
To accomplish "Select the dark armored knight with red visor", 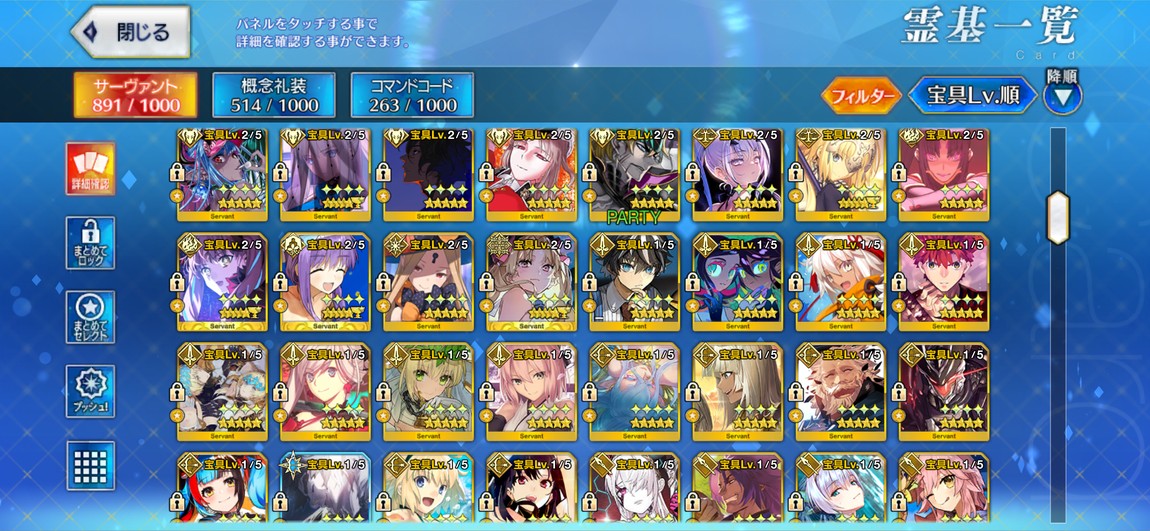I will click(943, 389).
